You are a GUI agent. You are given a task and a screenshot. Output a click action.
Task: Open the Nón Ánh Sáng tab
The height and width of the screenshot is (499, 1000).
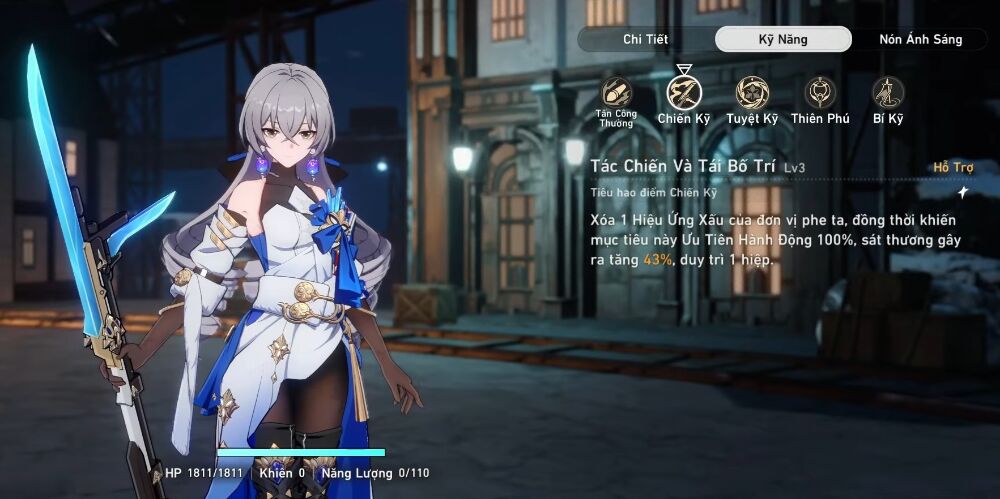[x=920, y=40]
